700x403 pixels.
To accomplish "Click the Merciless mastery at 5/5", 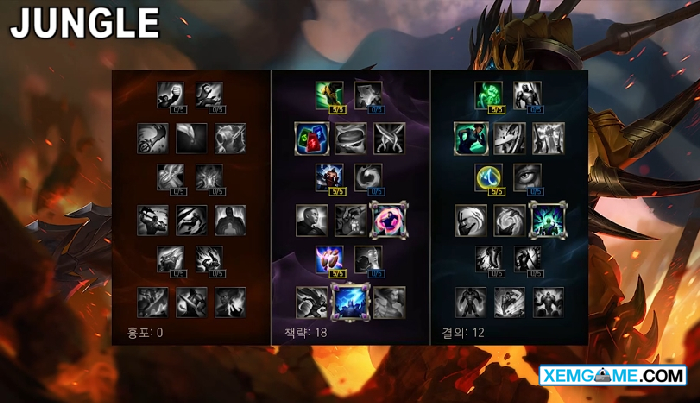I will point(330,178).
